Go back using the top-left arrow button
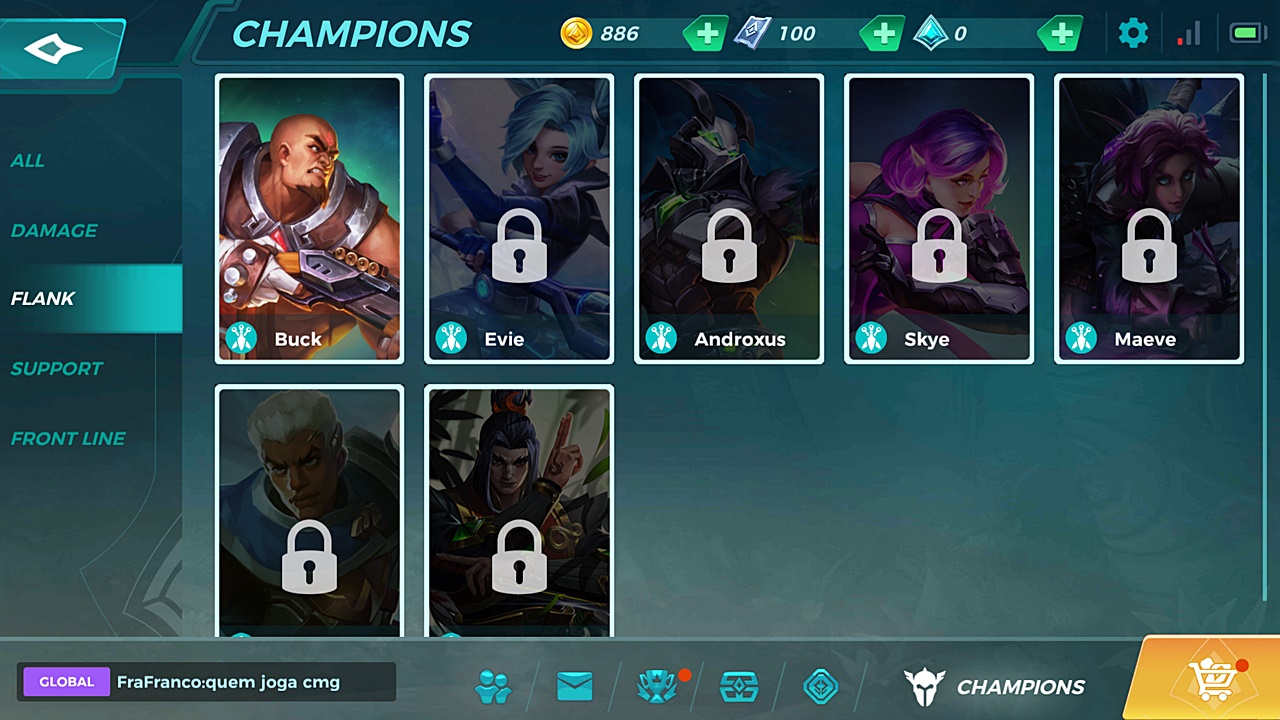The height and width of the screenshot is (720, 1280). (55, 47)
